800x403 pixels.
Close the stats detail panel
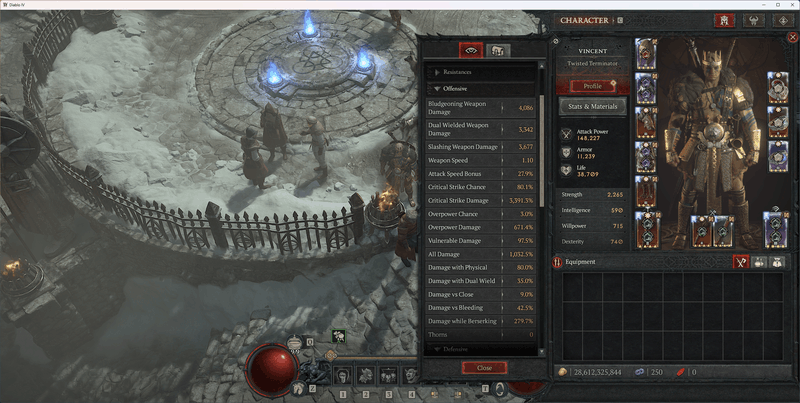tap(484, 367)
